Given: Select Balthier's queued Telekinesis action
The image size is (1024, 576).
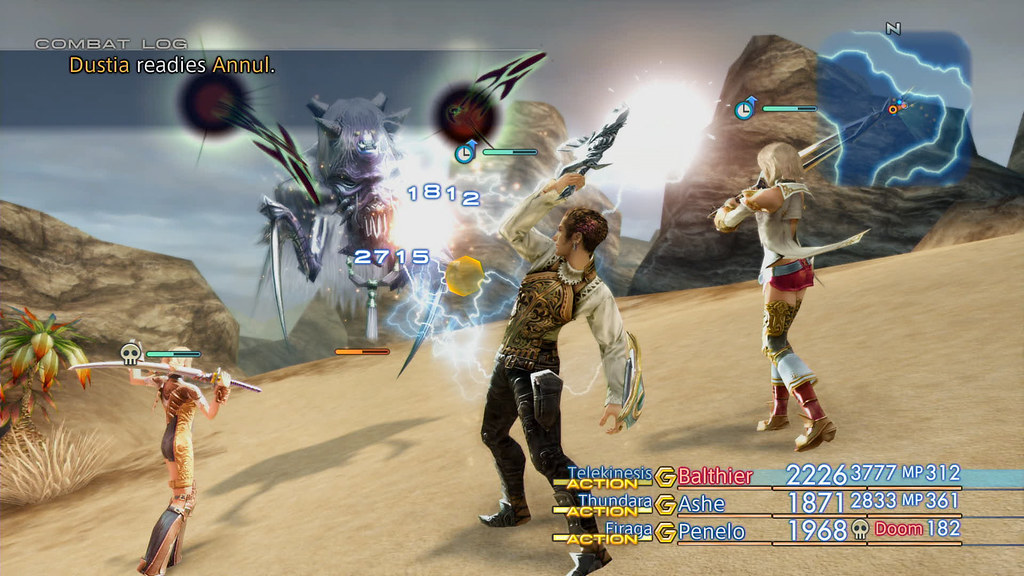Looking at the screenshot, I should pos(610,474).
